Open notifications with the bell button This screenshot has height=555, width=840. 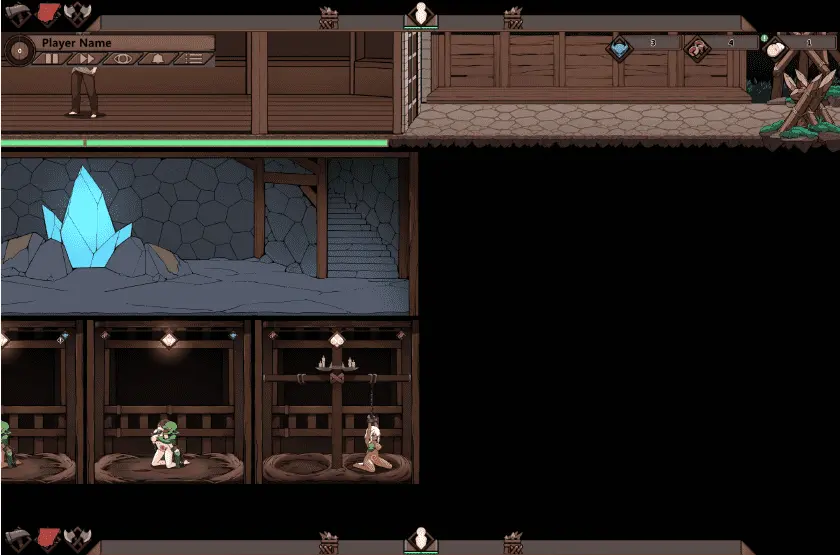pyautogui.click(x=157, y=59)
